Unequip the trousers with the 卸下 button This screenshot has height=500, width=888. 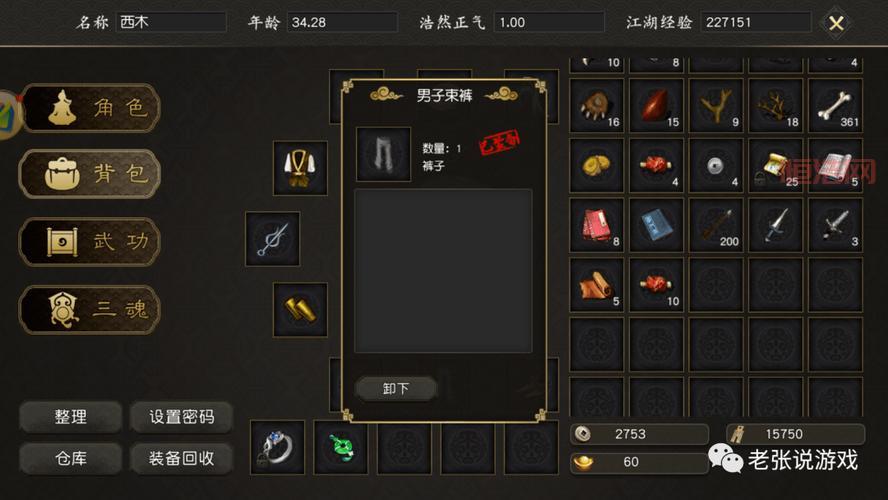click(x=396, y=388)
